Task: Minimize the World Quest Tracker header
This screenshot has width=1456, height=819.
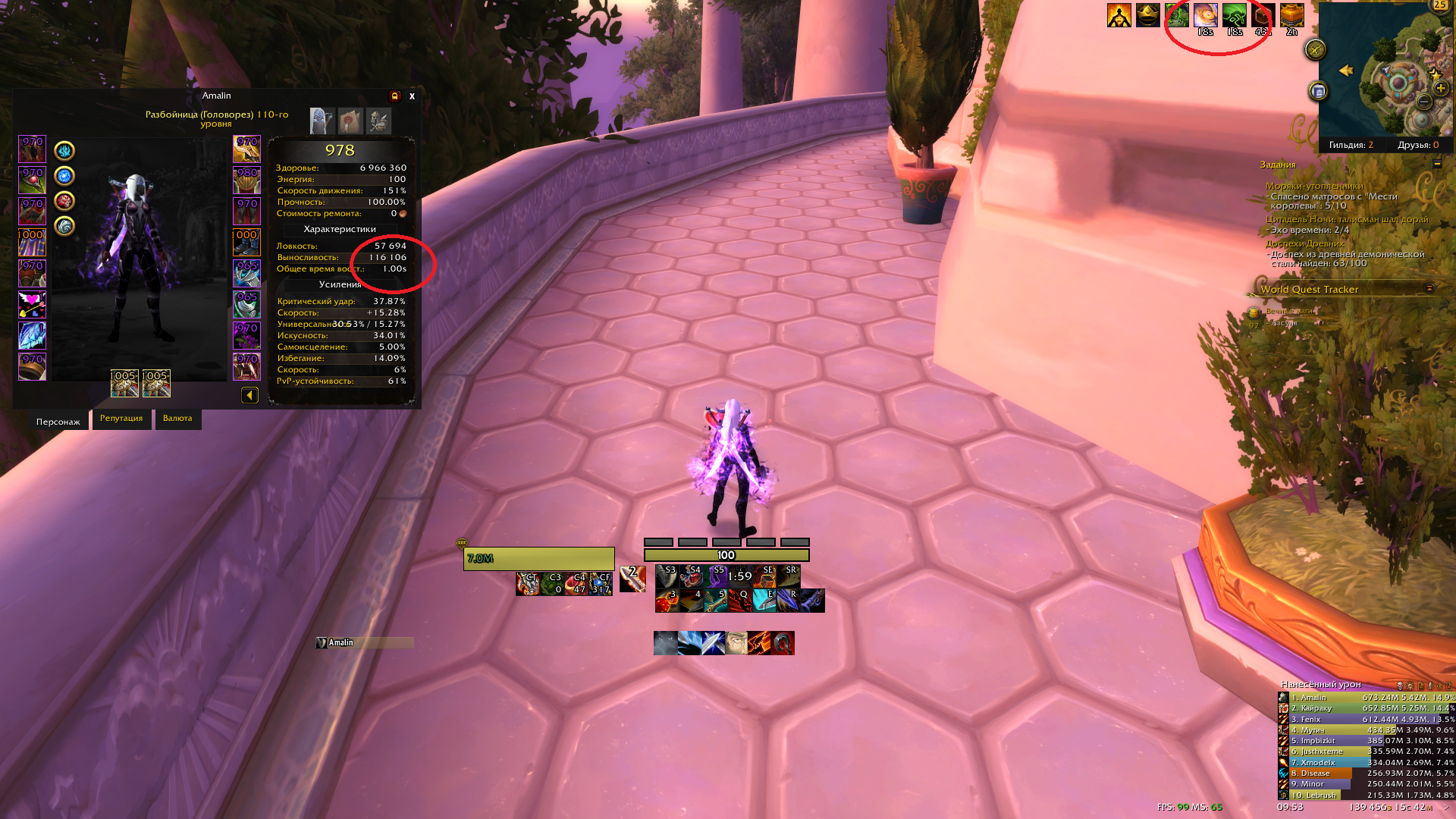Action: click(1429, 288)
